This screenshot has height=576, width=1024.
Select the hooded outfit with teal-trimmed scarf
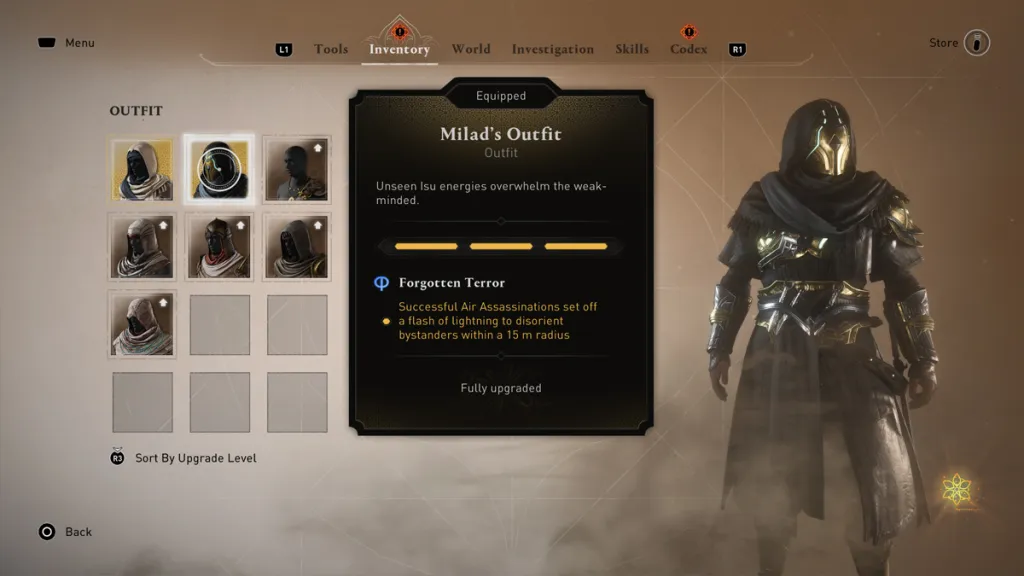142,325
